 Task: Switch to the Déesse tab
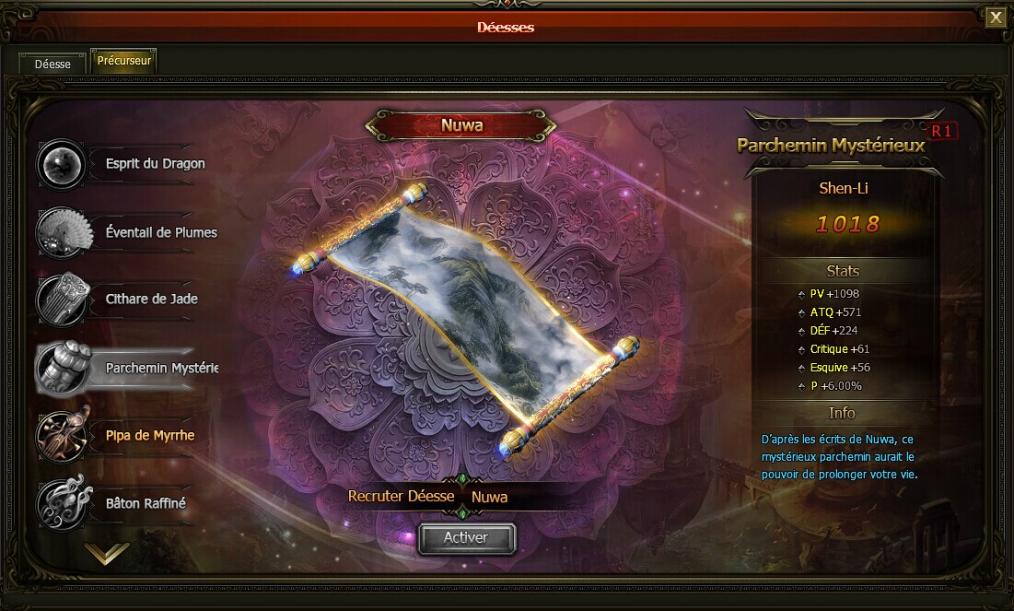[52, 63]
